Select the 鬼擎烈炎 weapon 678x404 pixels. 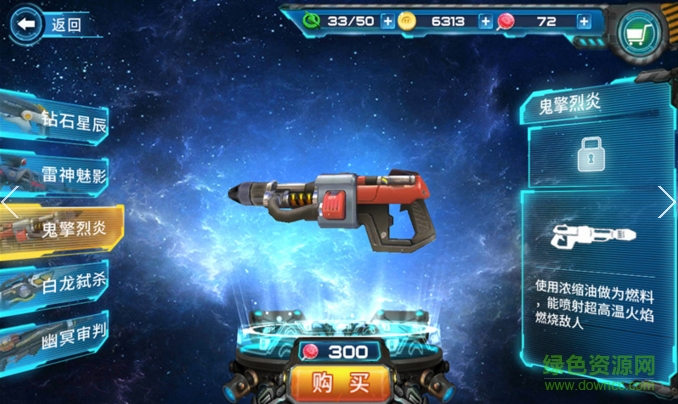coord(60,229)
